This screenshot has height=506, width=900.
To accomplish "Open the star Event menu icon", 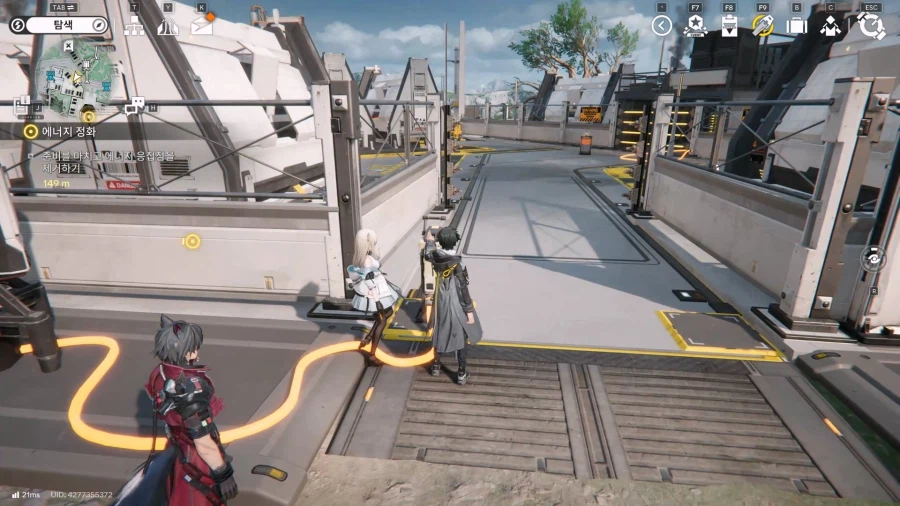I will [x=695, y=26].
